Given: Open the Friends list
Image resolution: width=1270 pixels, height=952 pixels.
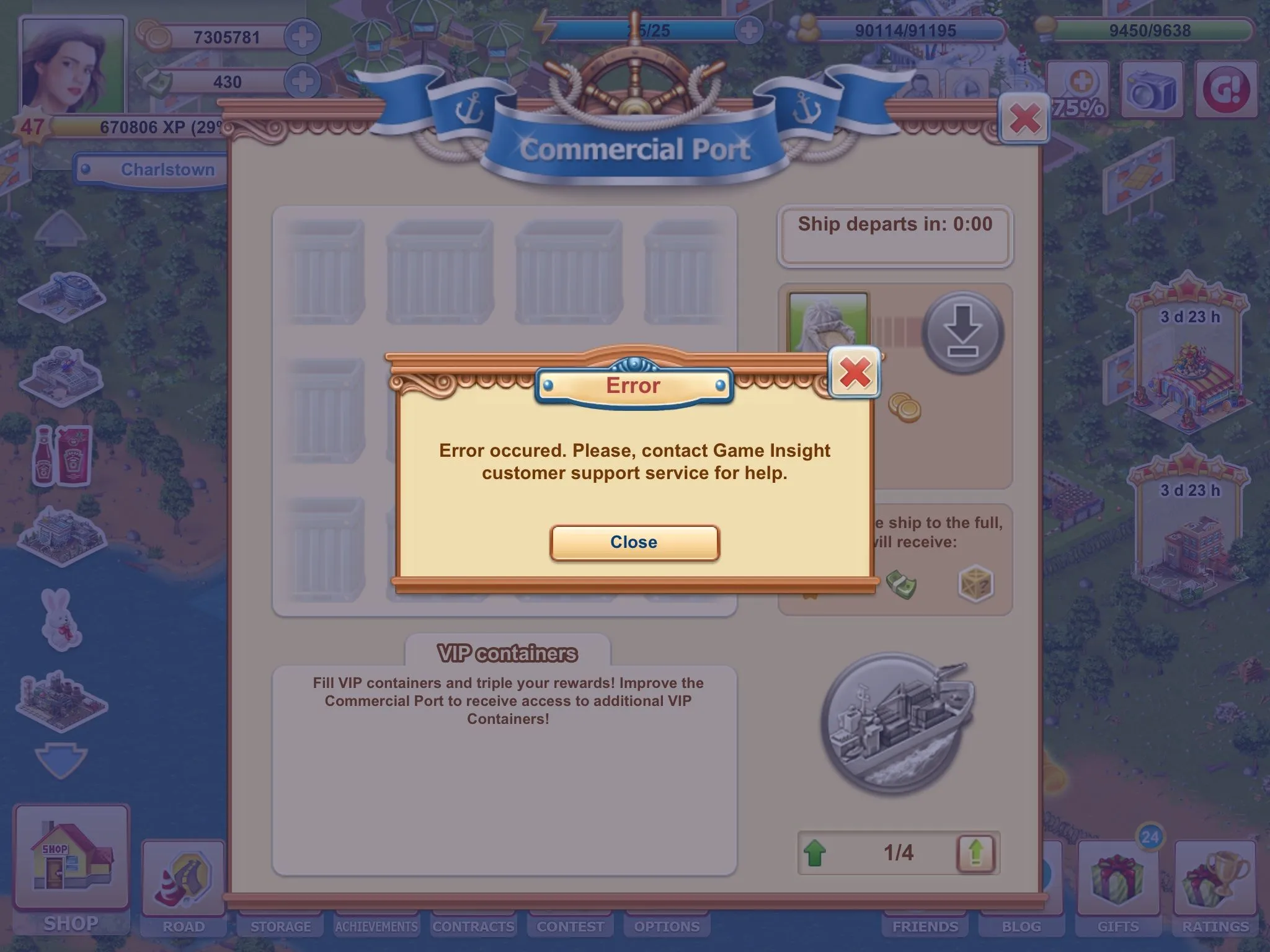Looking at the screenshot, I should (925, 926).
